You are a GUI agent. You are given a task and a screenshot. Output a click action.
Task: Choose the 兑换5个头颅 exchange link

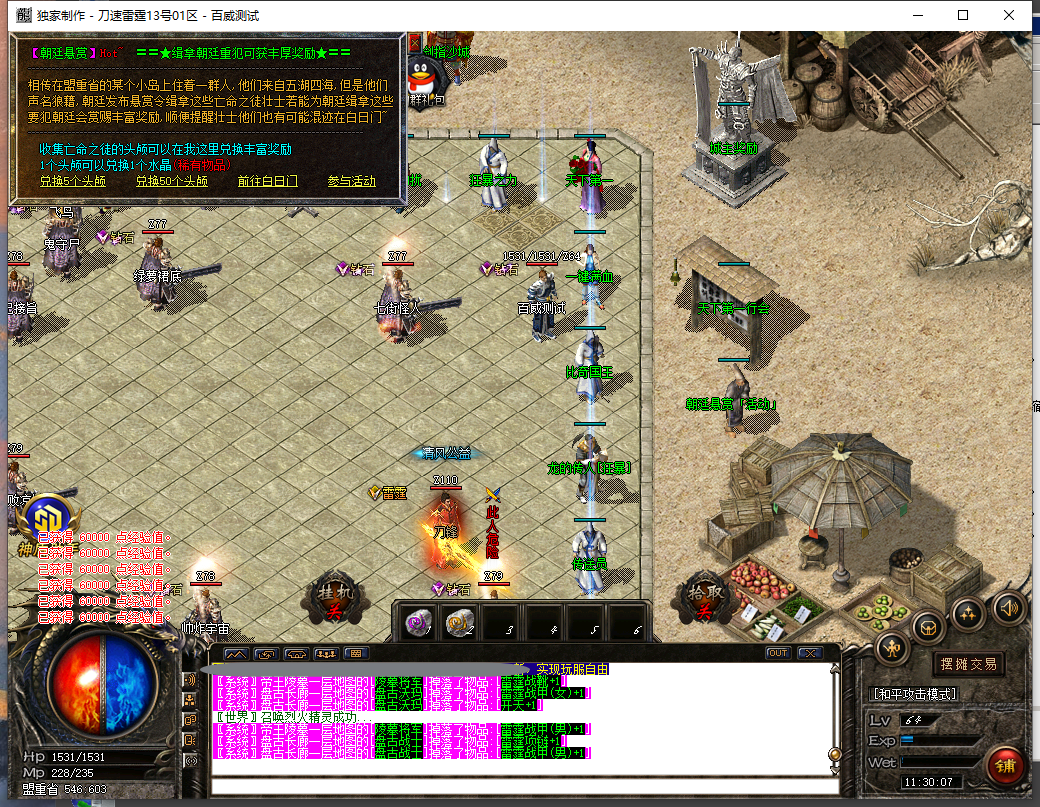(72, 181)
